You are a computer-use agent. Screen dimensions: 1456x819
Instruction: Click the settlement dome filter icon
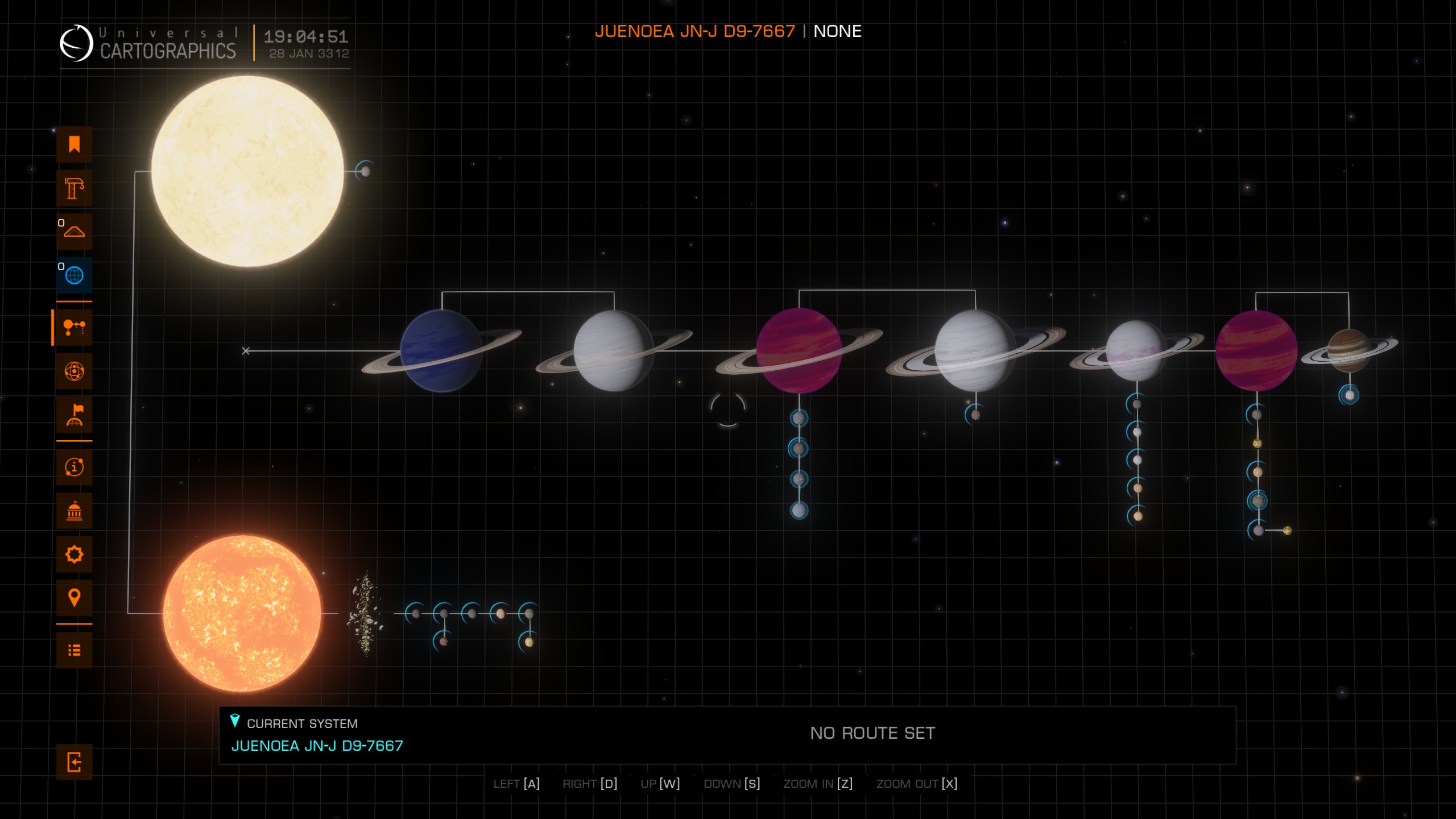[74, 231]
